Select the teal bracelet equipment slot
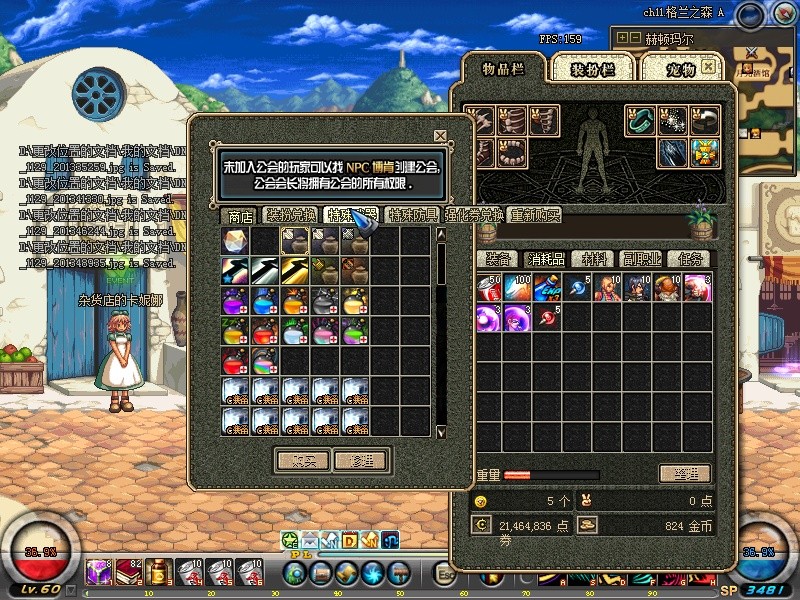Screen dimensions: 800x600 (640, 121)
